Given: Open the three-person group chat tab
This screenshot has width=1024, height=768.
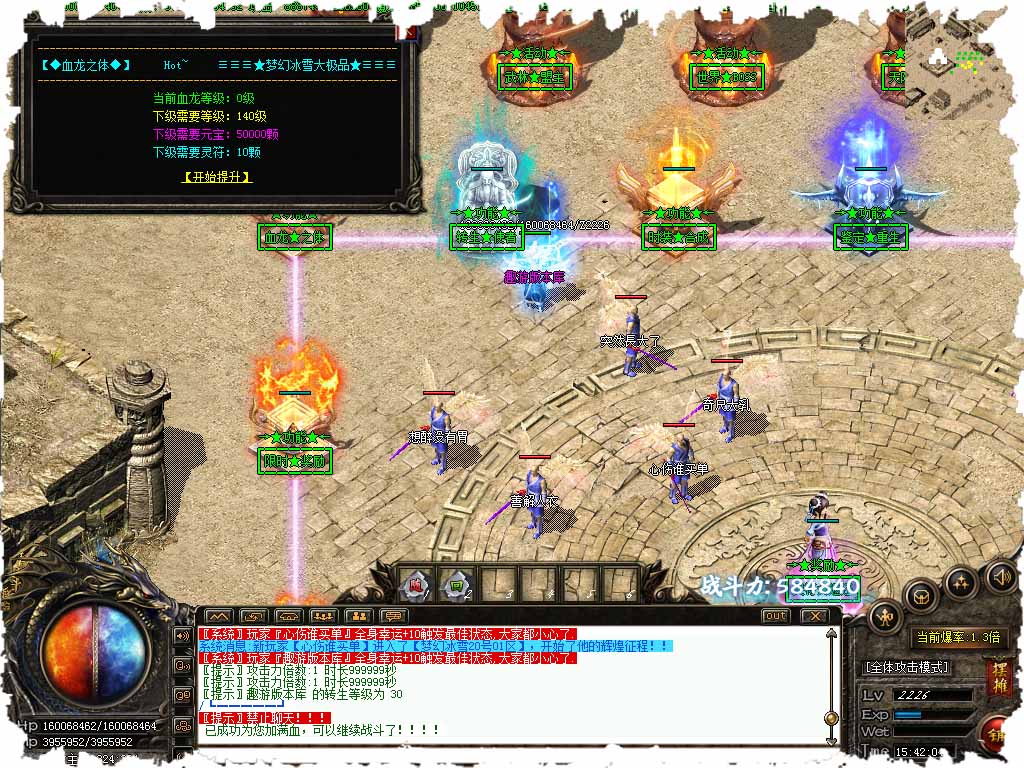Looking at the screenshot, I should [x=322, y=616].
